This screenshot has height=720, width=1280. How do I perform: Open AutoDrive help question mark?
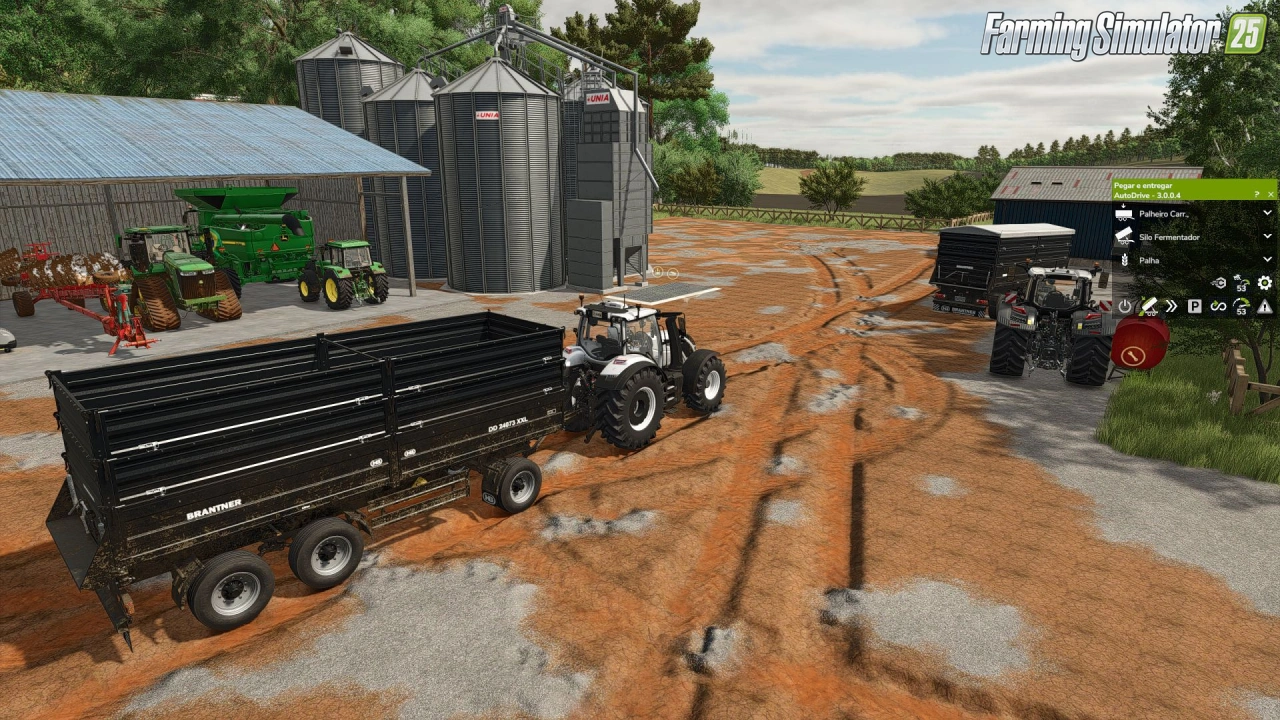pyautogui.click(x=1256, y=194)
